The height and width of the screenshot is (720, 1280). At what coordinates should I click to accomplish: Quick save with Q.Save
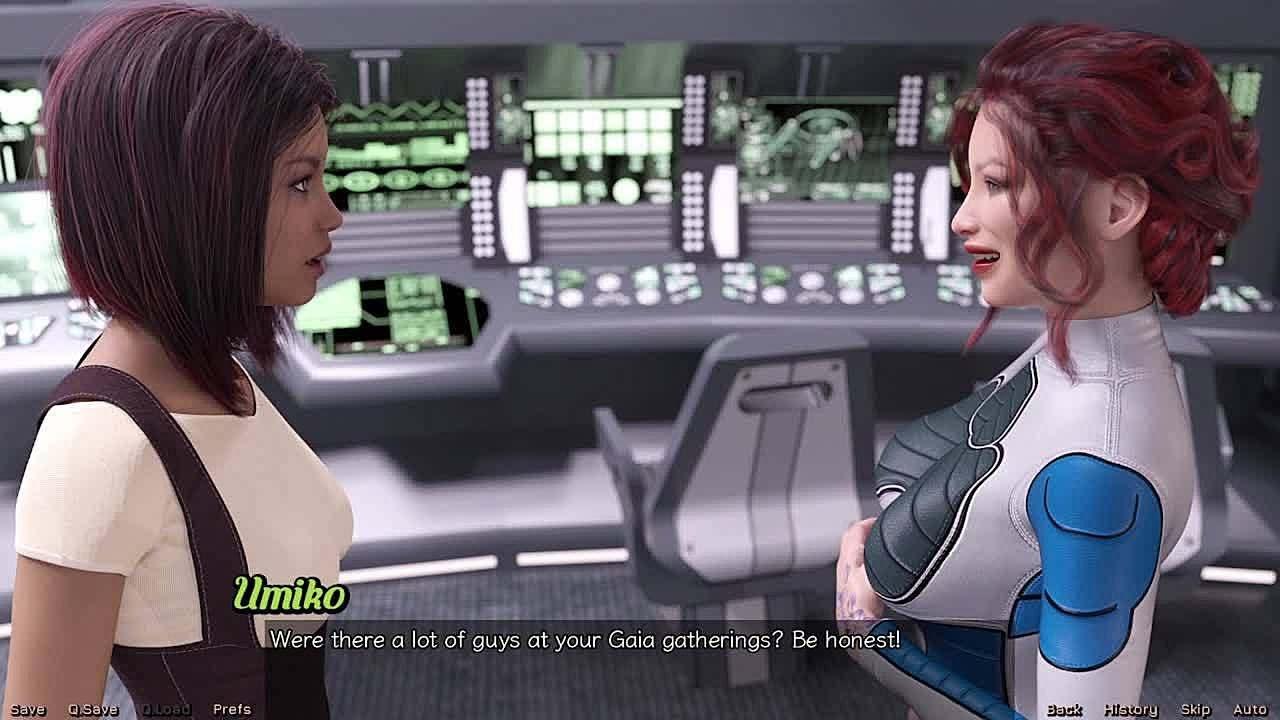93,709
